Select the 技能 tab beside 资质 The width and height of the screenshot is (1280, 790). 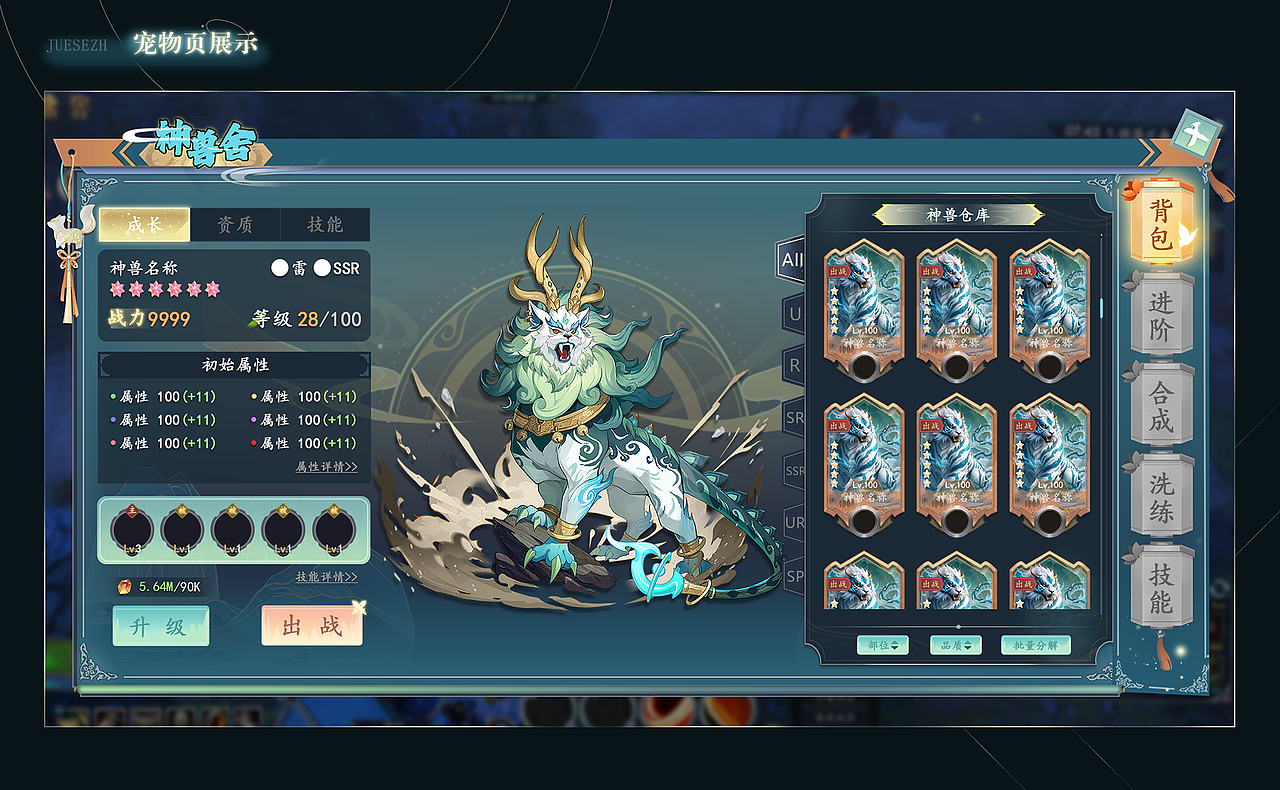pyautogui.click(x=325, y=225)
